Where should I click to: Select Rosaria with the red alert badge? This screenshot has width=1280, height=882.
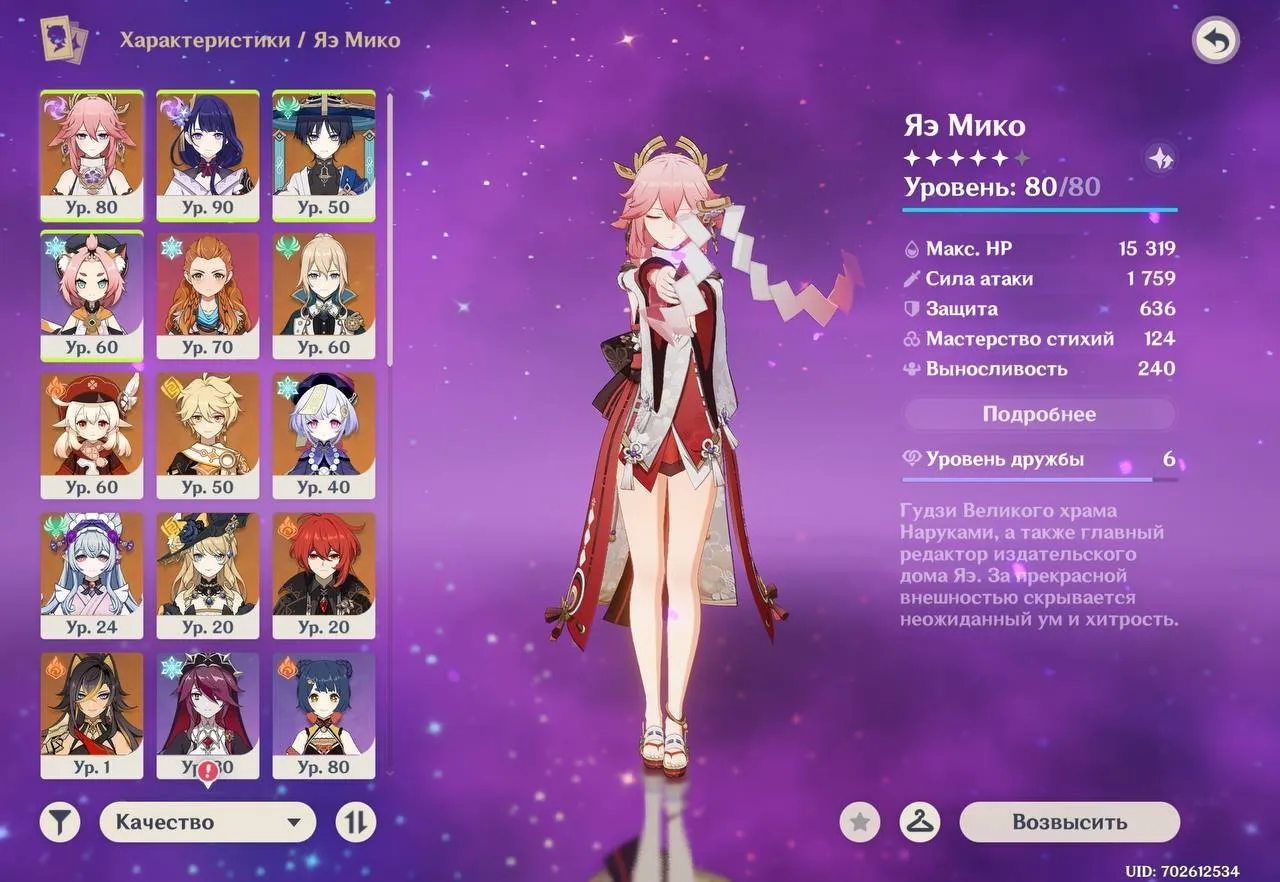pos(208,715)
